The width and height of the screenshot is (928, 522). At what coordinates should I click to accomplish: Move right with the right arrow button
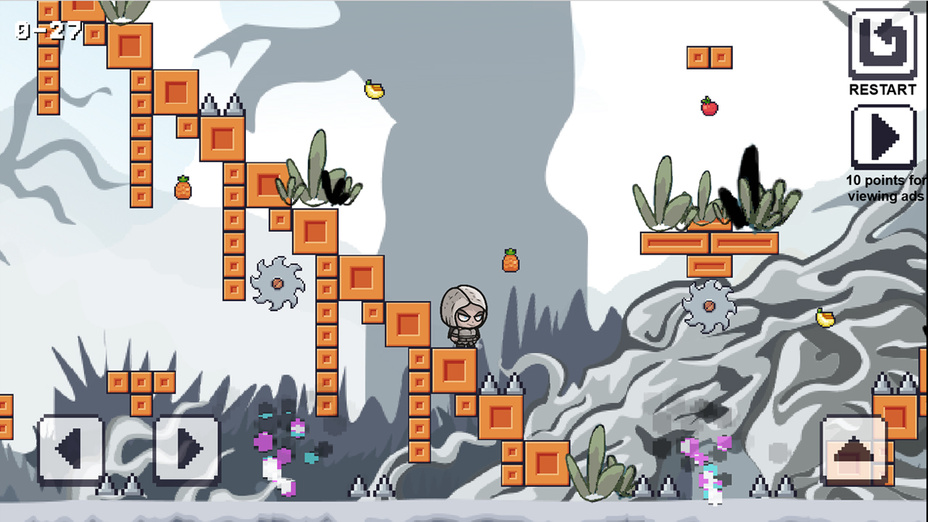[x=187, y=450]
